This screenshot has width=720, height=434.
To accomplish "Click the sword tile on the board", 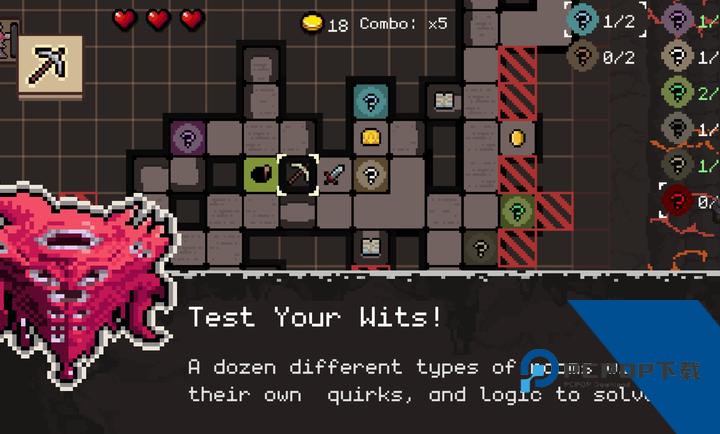I will tap(335, 174).
